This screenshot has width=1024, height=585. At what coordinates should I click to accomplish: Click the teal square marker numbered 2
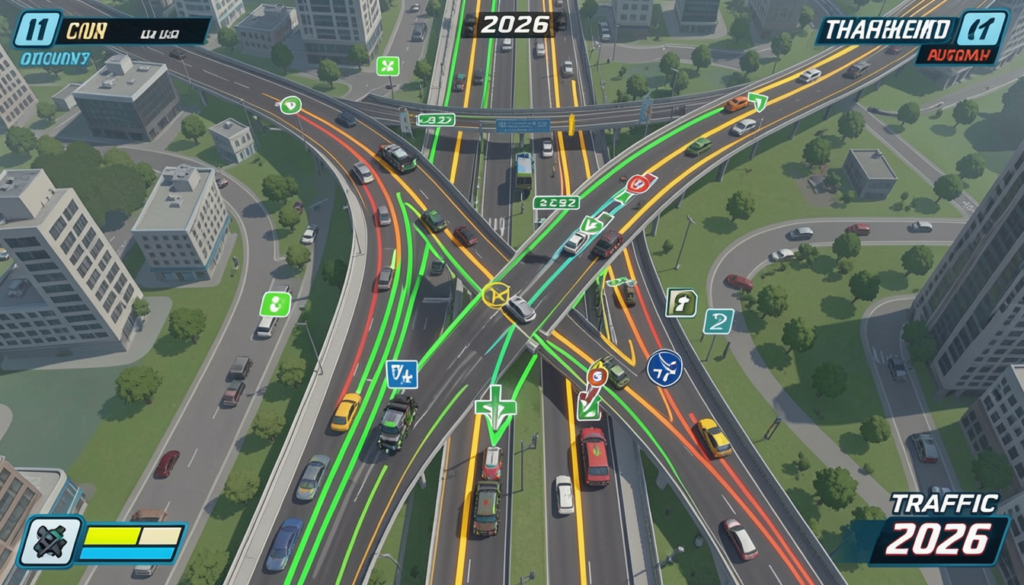click(718, 321)
